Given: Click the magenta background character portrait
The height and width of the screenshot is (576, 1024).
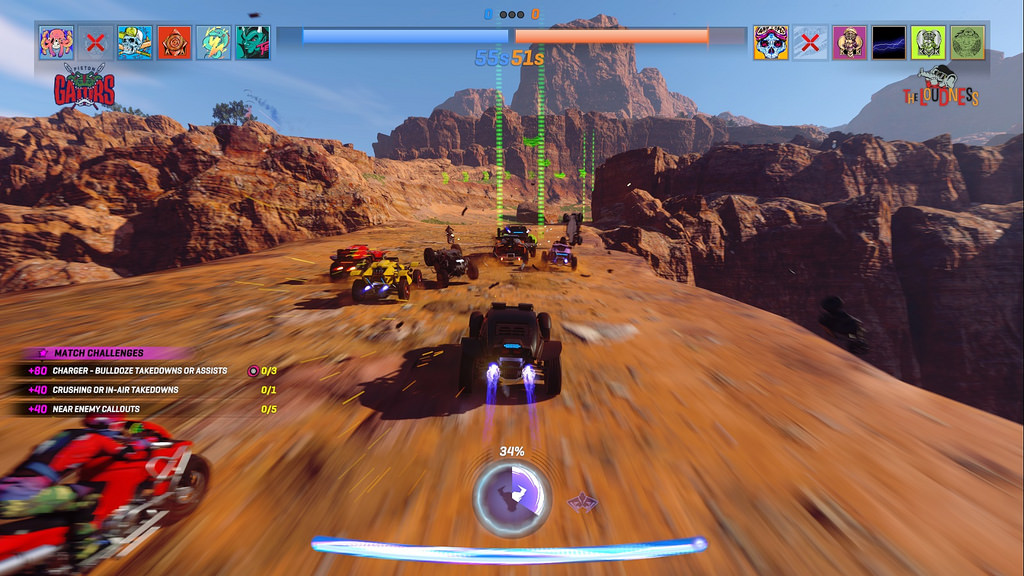Looking at the screenshot, I should tap(849, 42).
